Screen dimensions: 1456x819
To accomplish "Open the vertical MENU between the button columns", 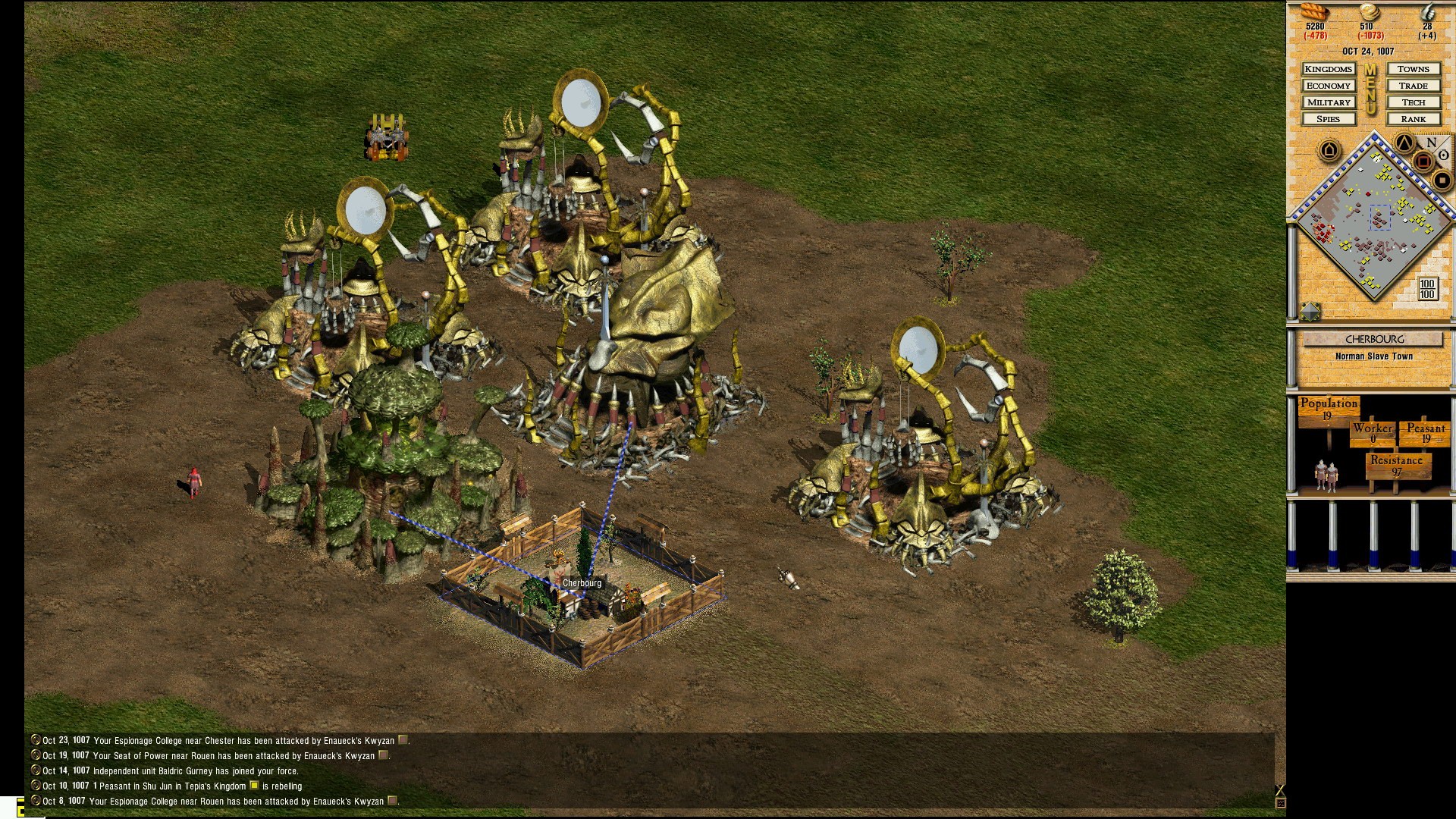I will [x=1370, y=90].
